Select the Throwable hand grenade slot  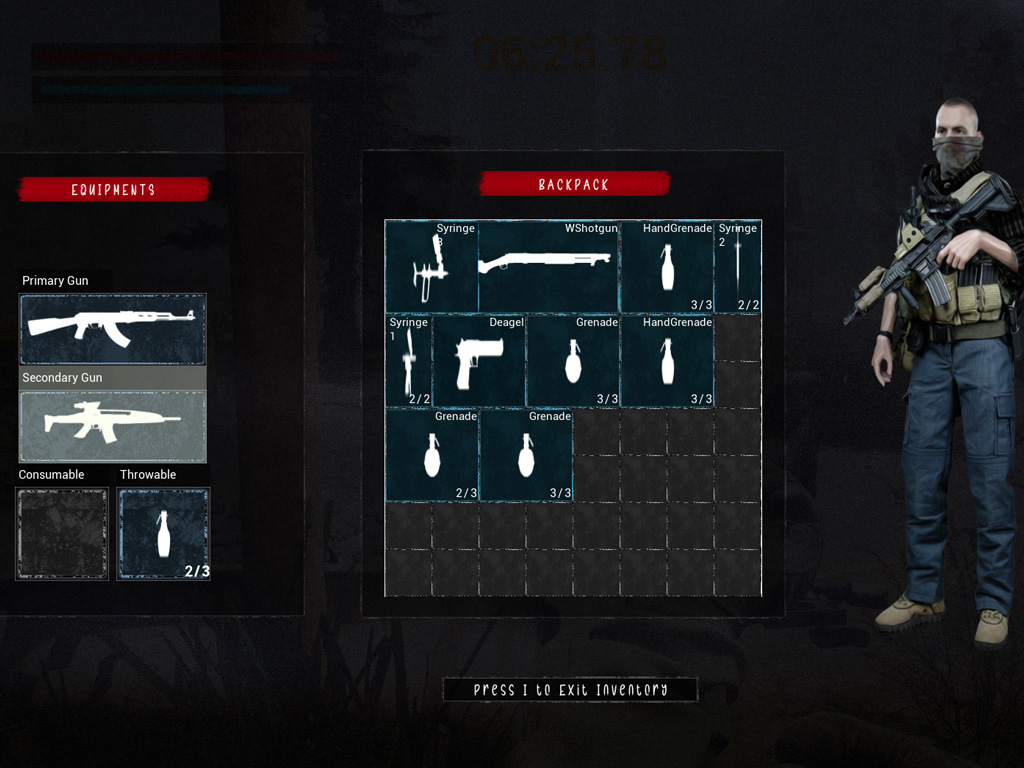pyautogui.click(x=164, y=533)
